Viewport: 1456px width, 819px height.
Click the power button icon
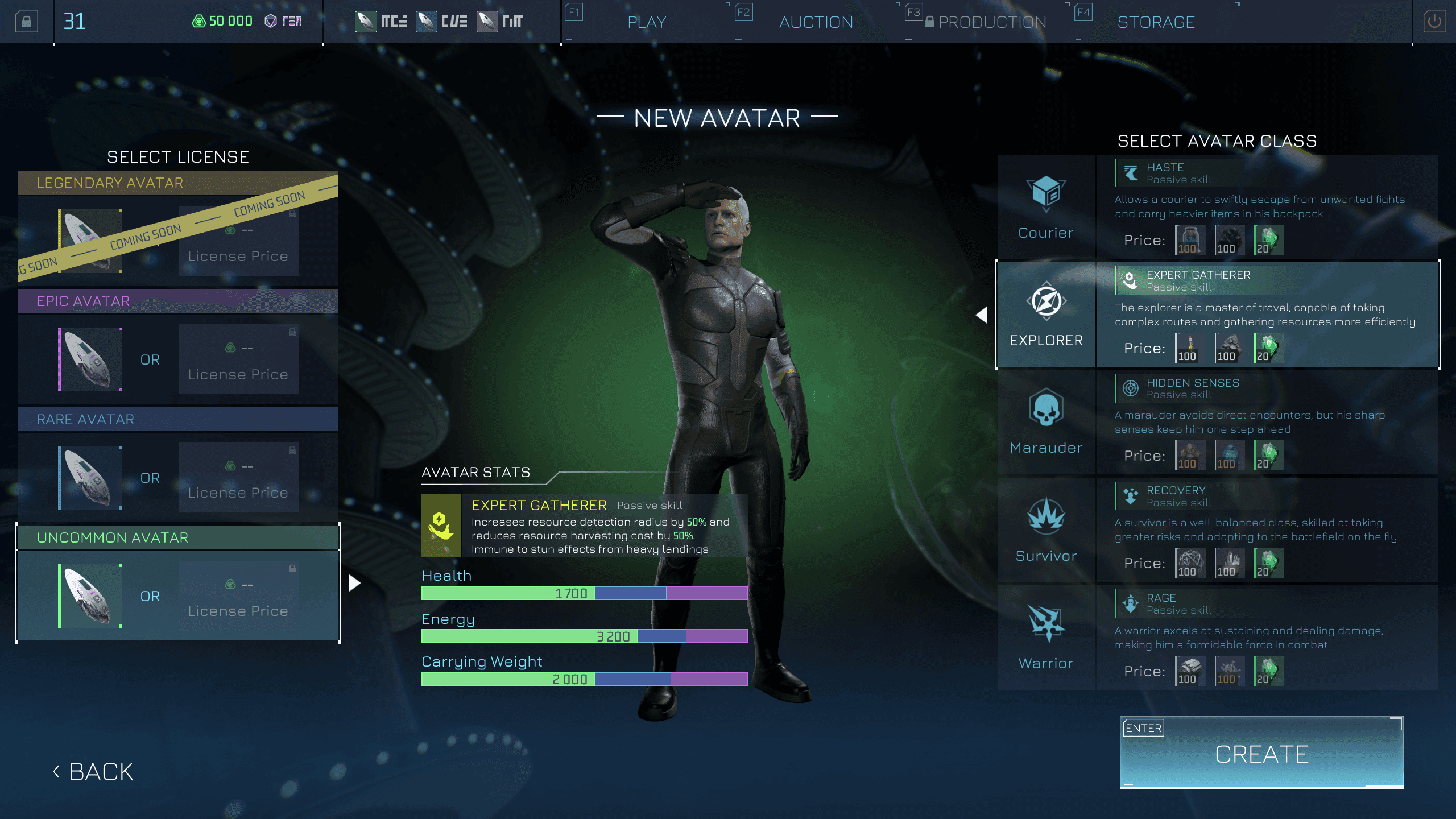[x=1434, y=22]
